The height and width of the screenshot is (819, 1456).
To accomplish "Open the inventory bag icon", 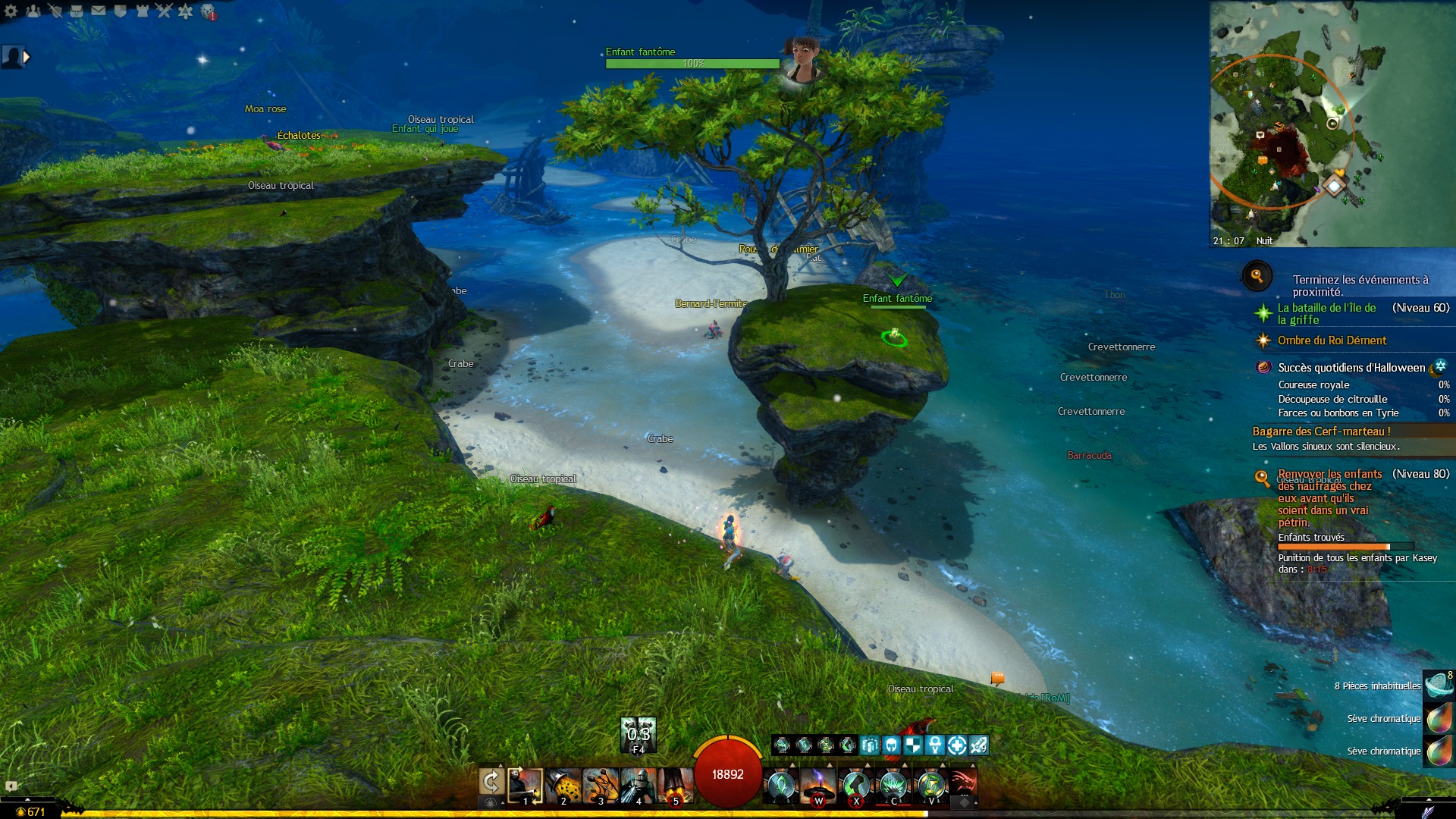I will (77, 11).
